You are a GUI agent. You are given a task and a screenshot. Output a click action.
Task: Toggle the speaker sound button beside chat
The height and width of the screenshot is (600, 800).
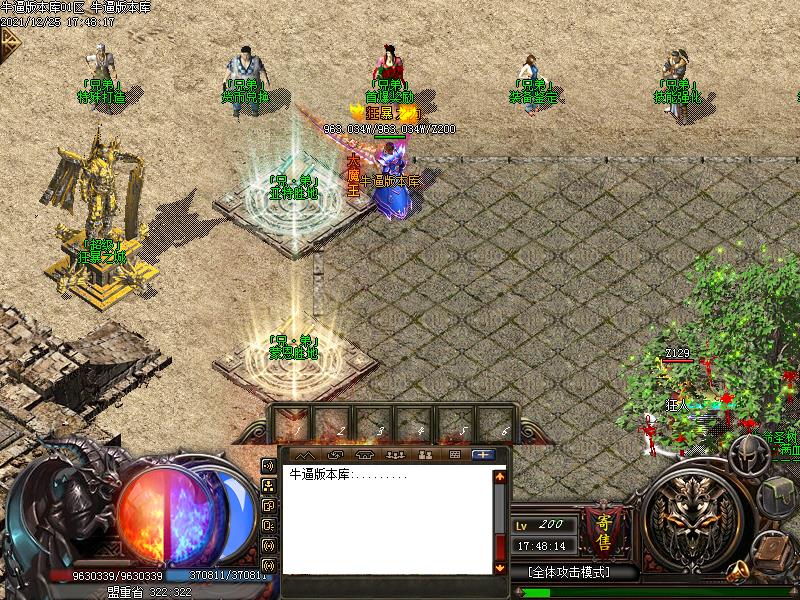[268, 466]
